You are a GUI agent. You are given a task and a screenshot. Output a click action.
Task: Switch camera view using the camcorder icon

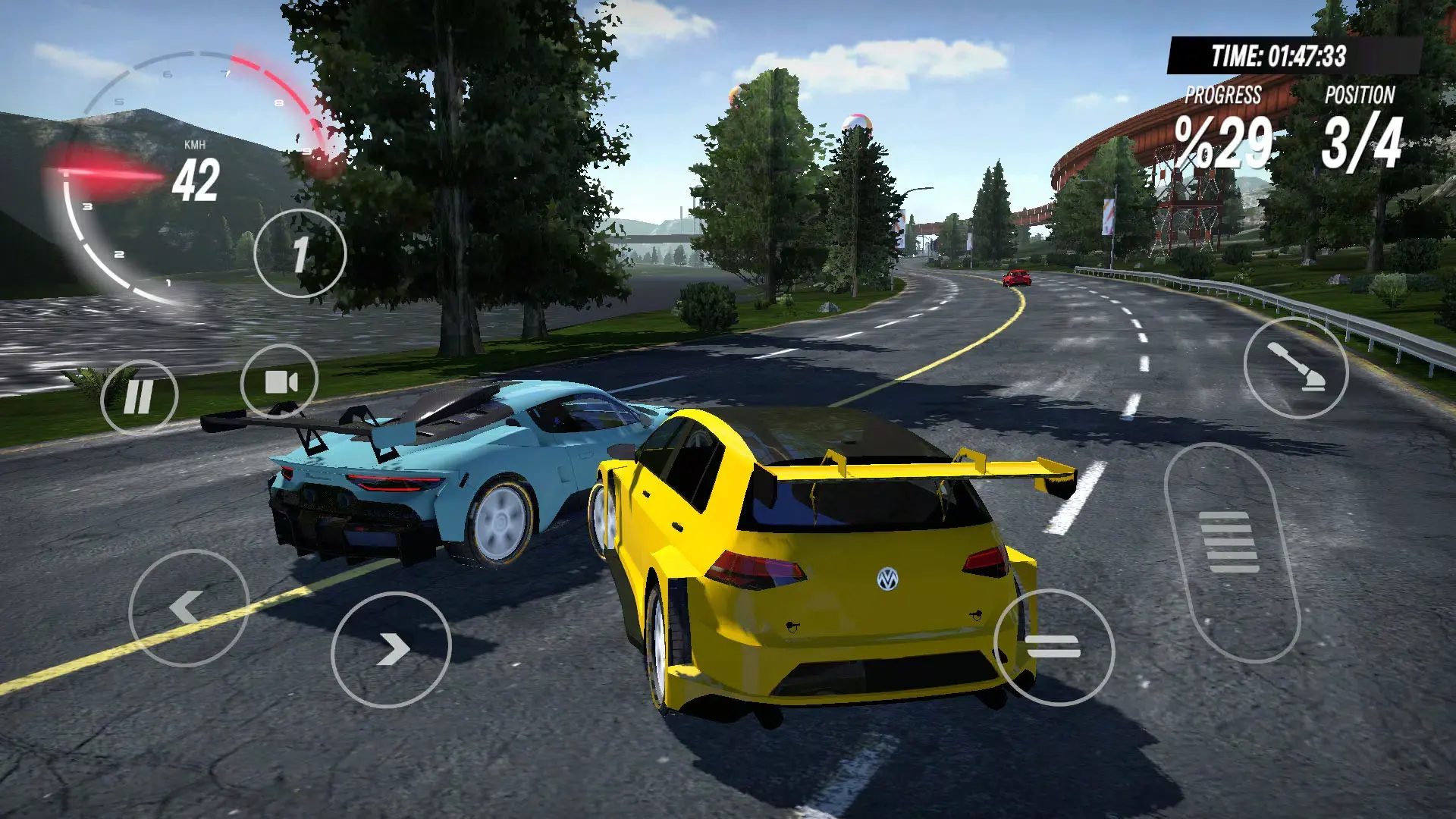click(281, 379)
